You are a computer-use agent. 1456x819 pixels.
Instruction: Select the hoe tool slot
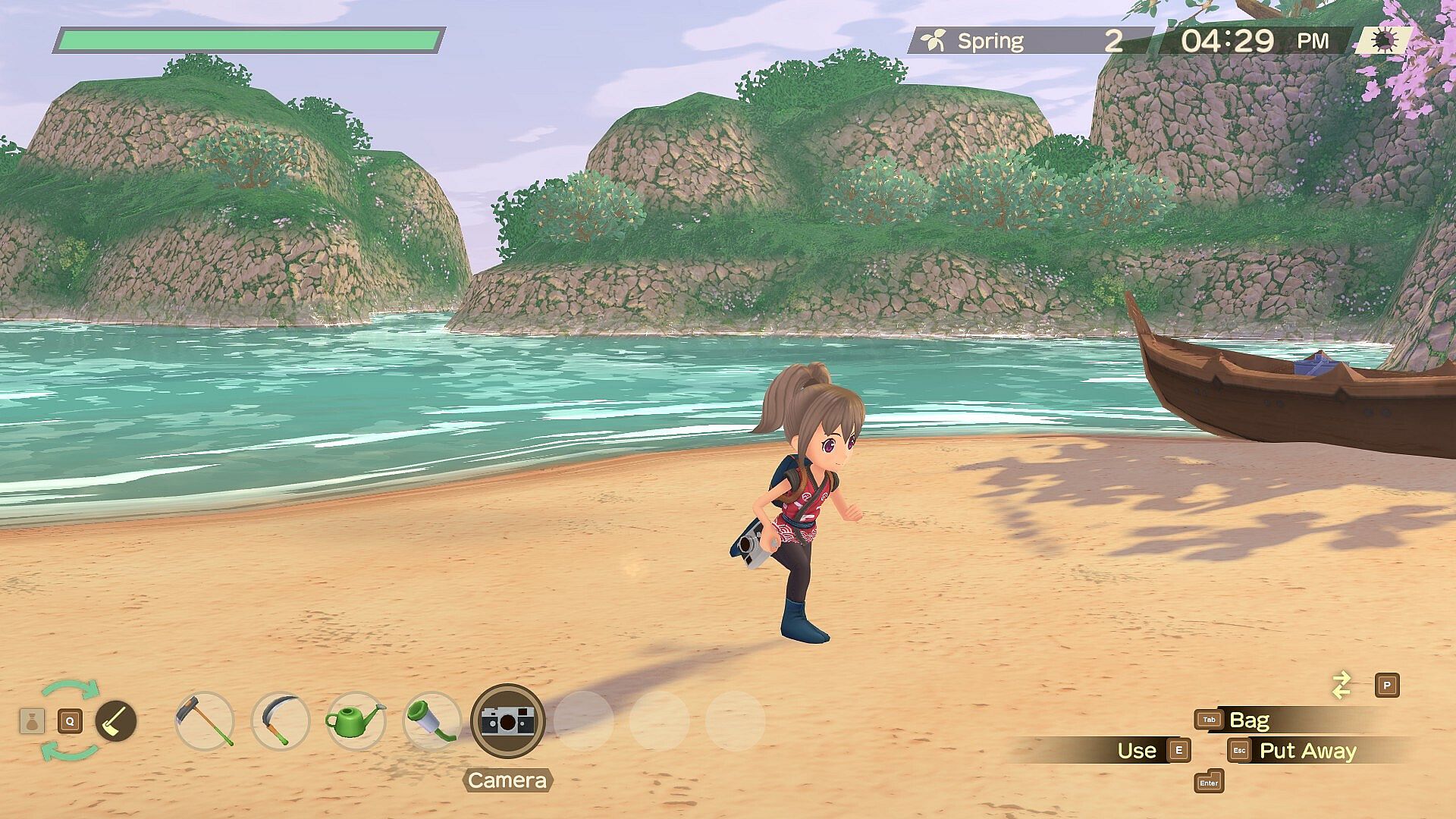[x=204, y=720]
